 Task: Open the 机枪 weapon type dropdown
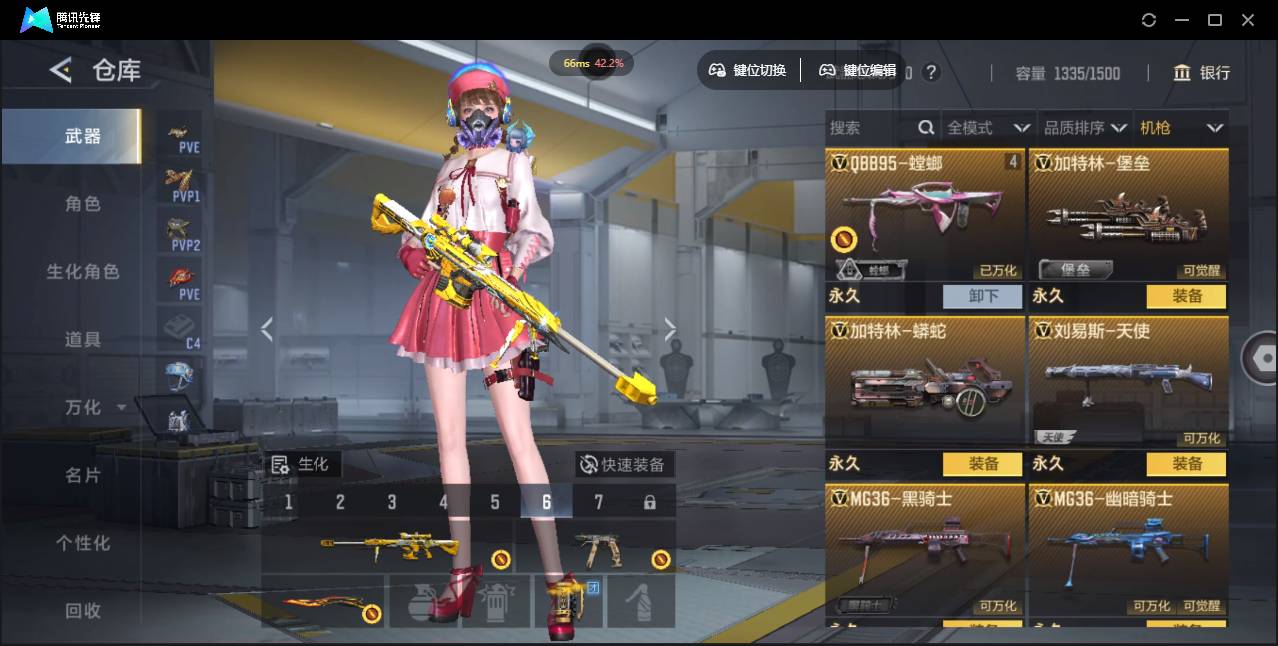1181,128
